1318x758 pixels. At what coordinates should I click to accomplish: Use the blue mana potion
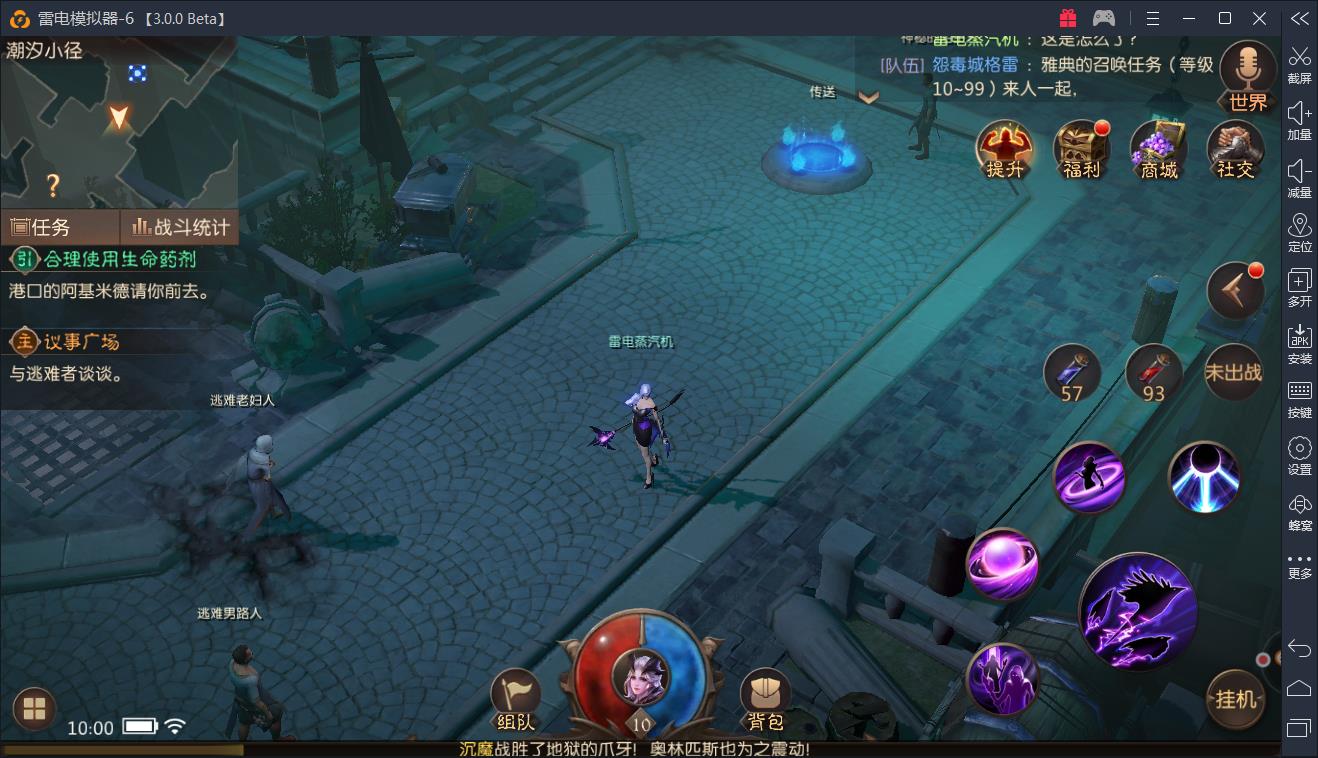[1072, 372]
